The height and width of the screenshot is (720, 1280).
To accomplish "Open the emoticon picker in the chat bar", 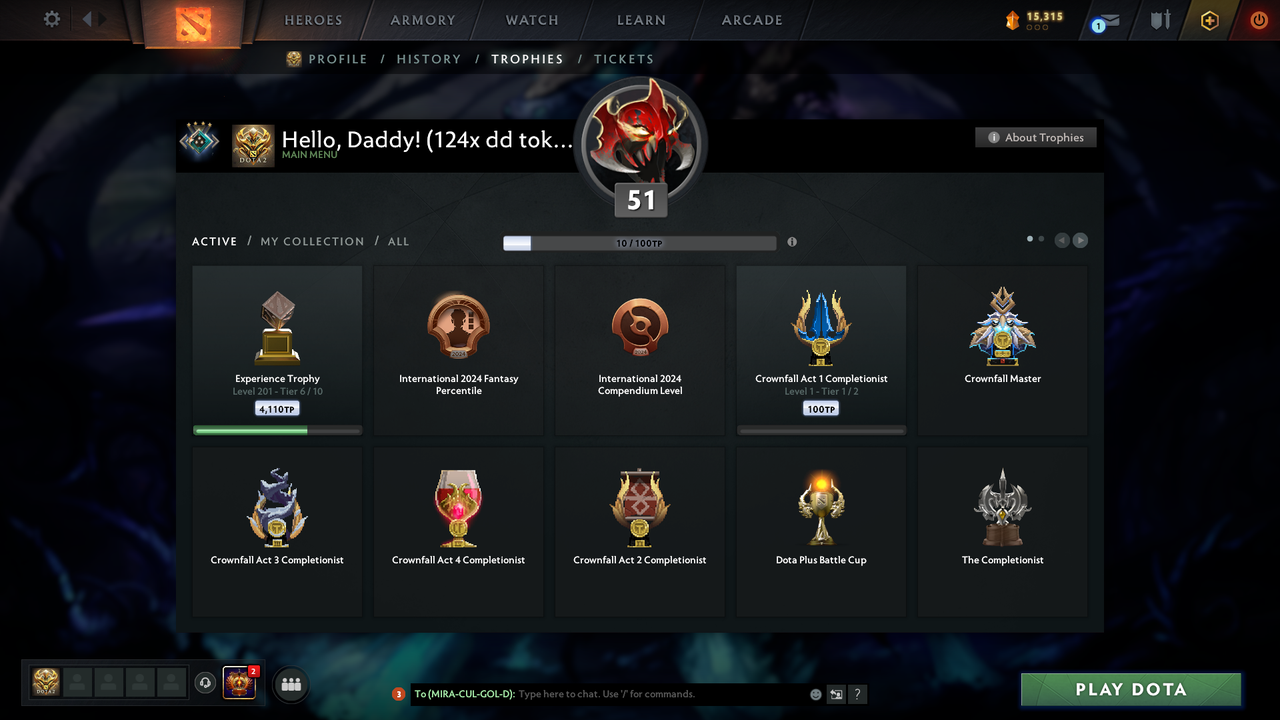I will click(x=815, y=694).
